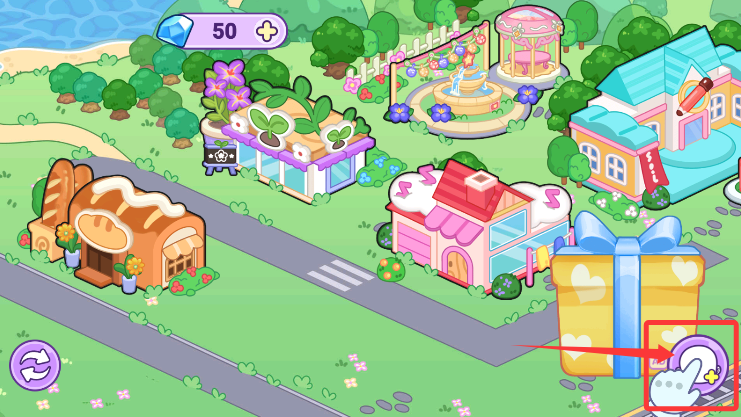Click the purple swap arrows button

click(35, 365)
